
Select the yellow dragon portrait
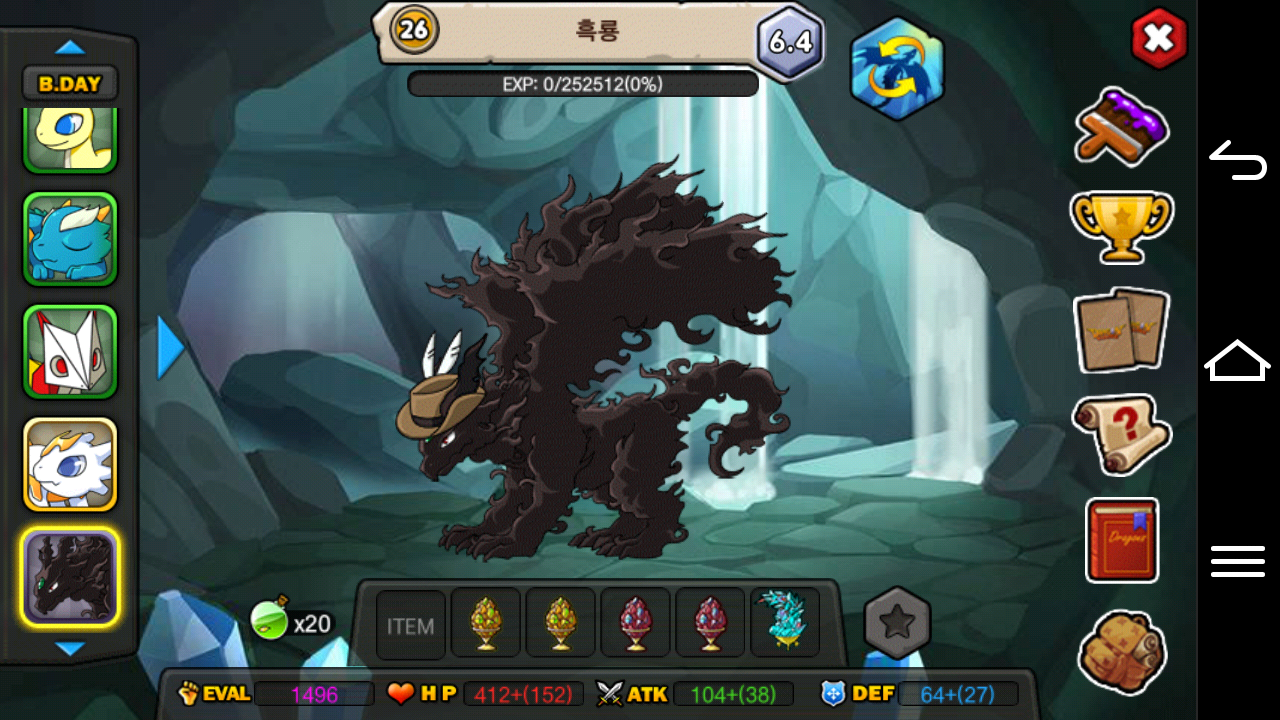click(70, 140)
